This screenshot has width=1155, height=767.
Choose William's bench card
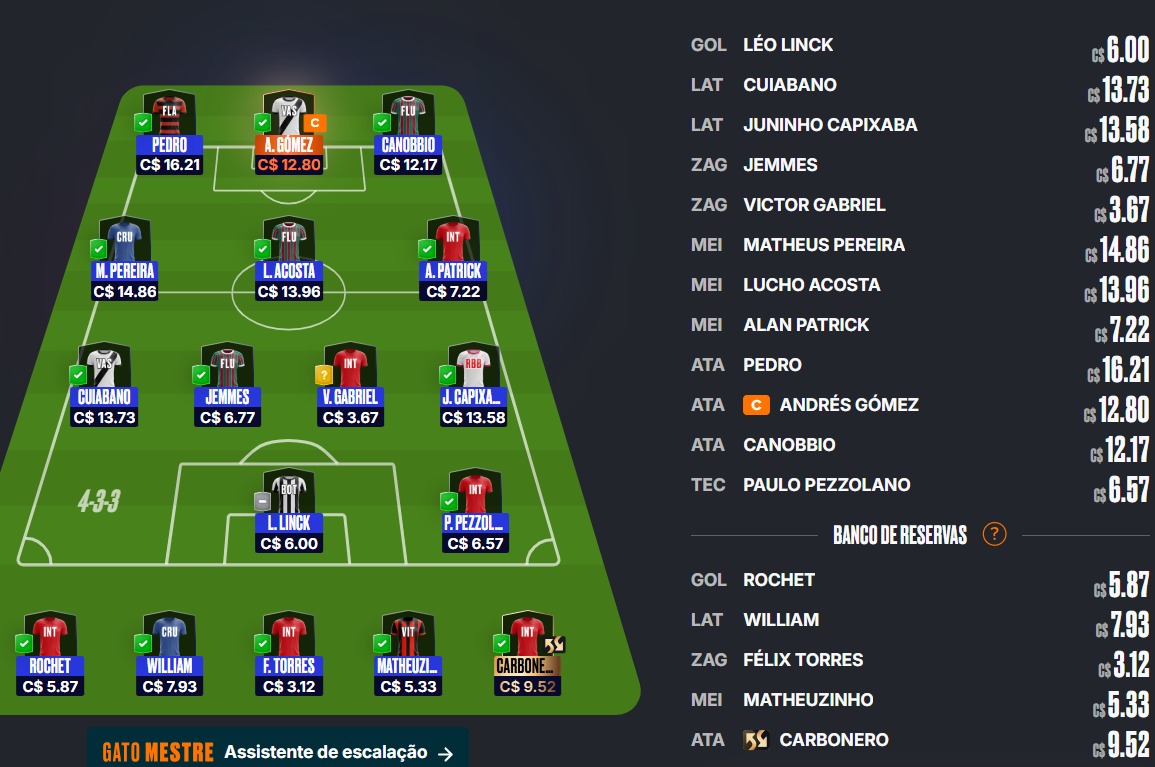point(168,654)
